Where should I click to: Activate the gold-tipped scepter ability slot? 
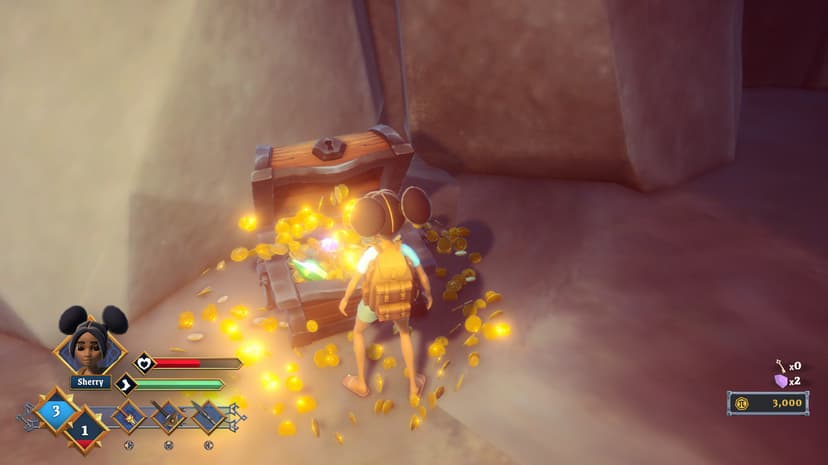[128, 415]
